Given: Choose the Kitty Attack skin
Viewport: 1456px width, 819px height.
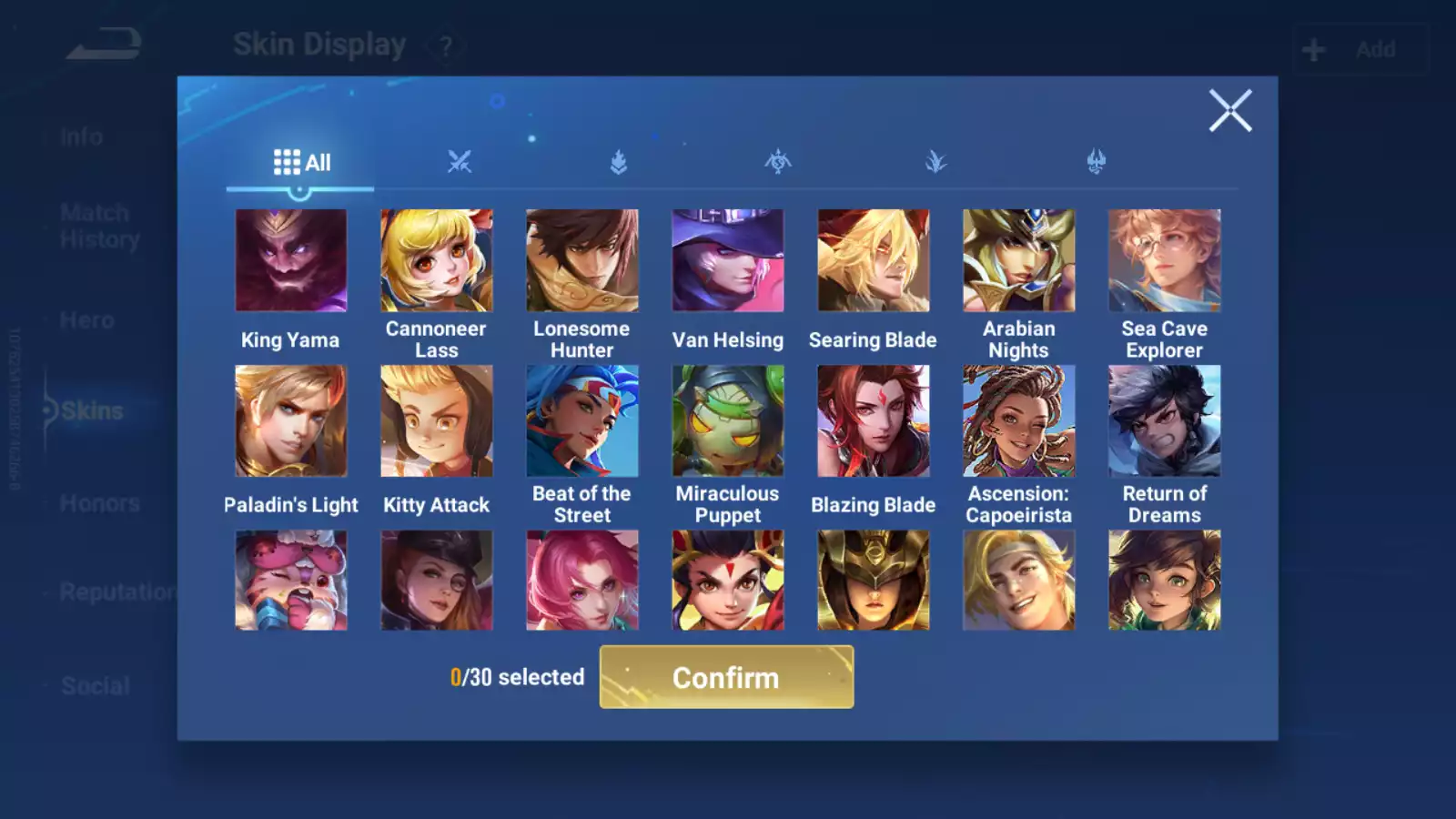Looking at the screenshot, I should tap(437, 421).
